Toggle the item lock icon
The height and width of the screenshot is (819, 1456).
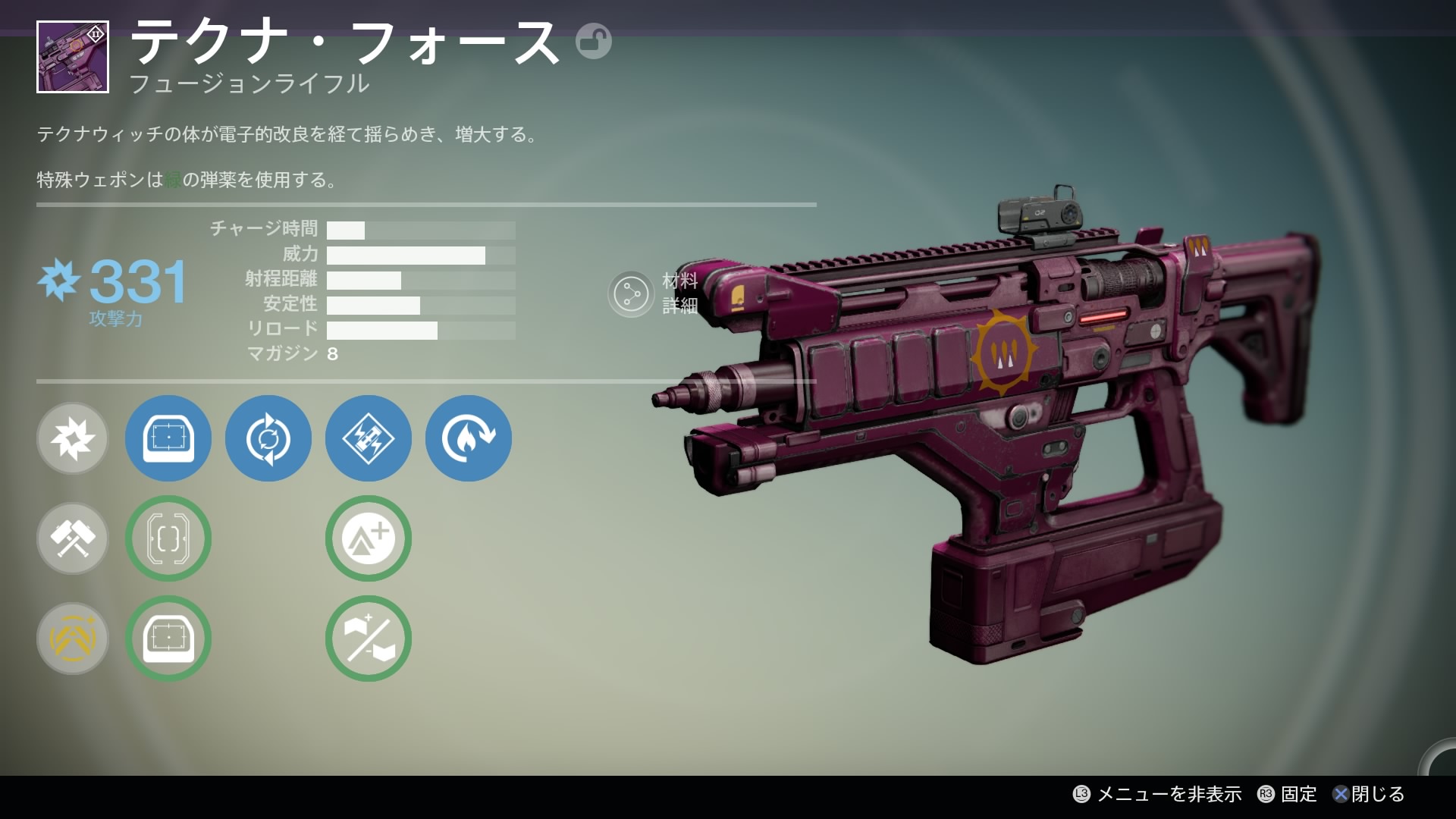(593, 42)
